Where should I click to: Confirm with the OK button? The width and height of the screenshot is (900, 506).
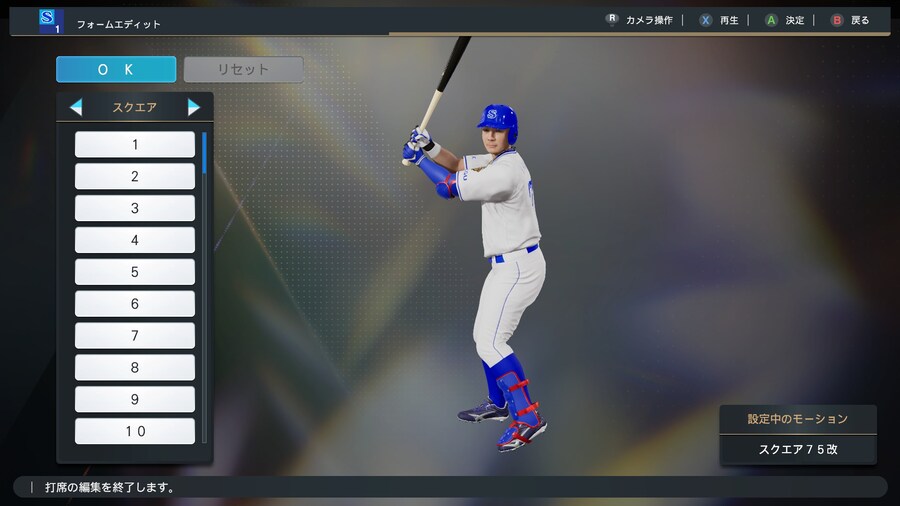tap(116, 69)
